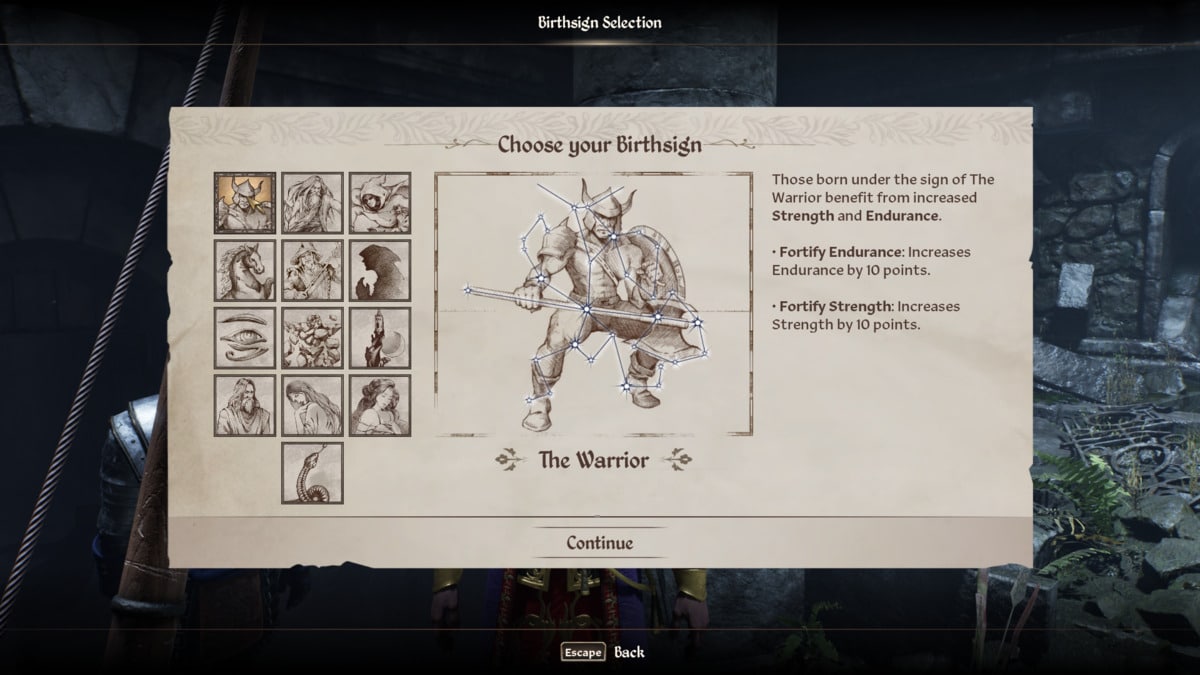Choose the bowed-head long-haired woman birthsign
Image resolution: width=1200 pixels, height=675 pixels.
312,405
